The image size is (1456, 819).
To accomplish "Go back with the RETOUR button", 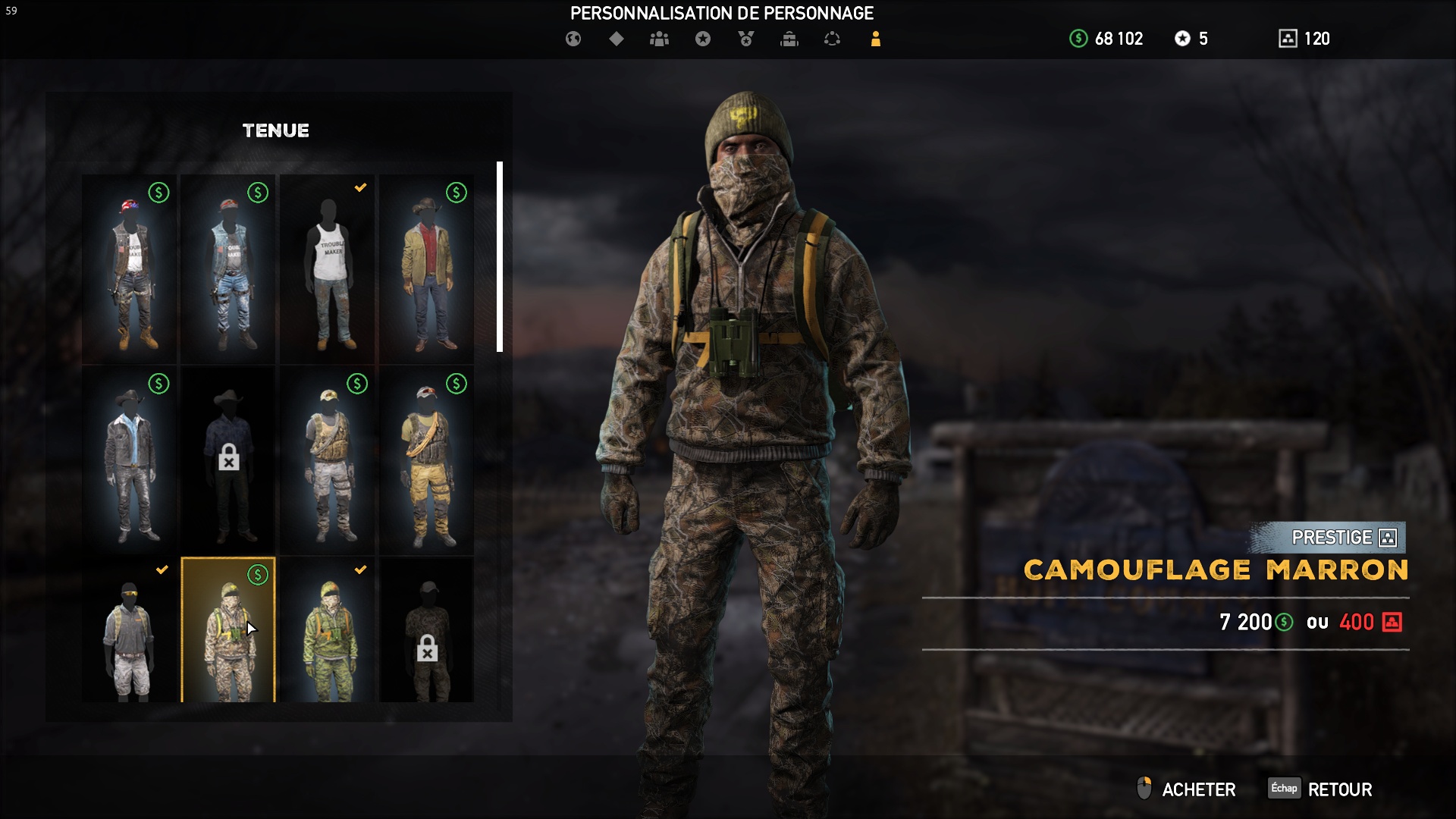I will click(x=1339, y=789).
